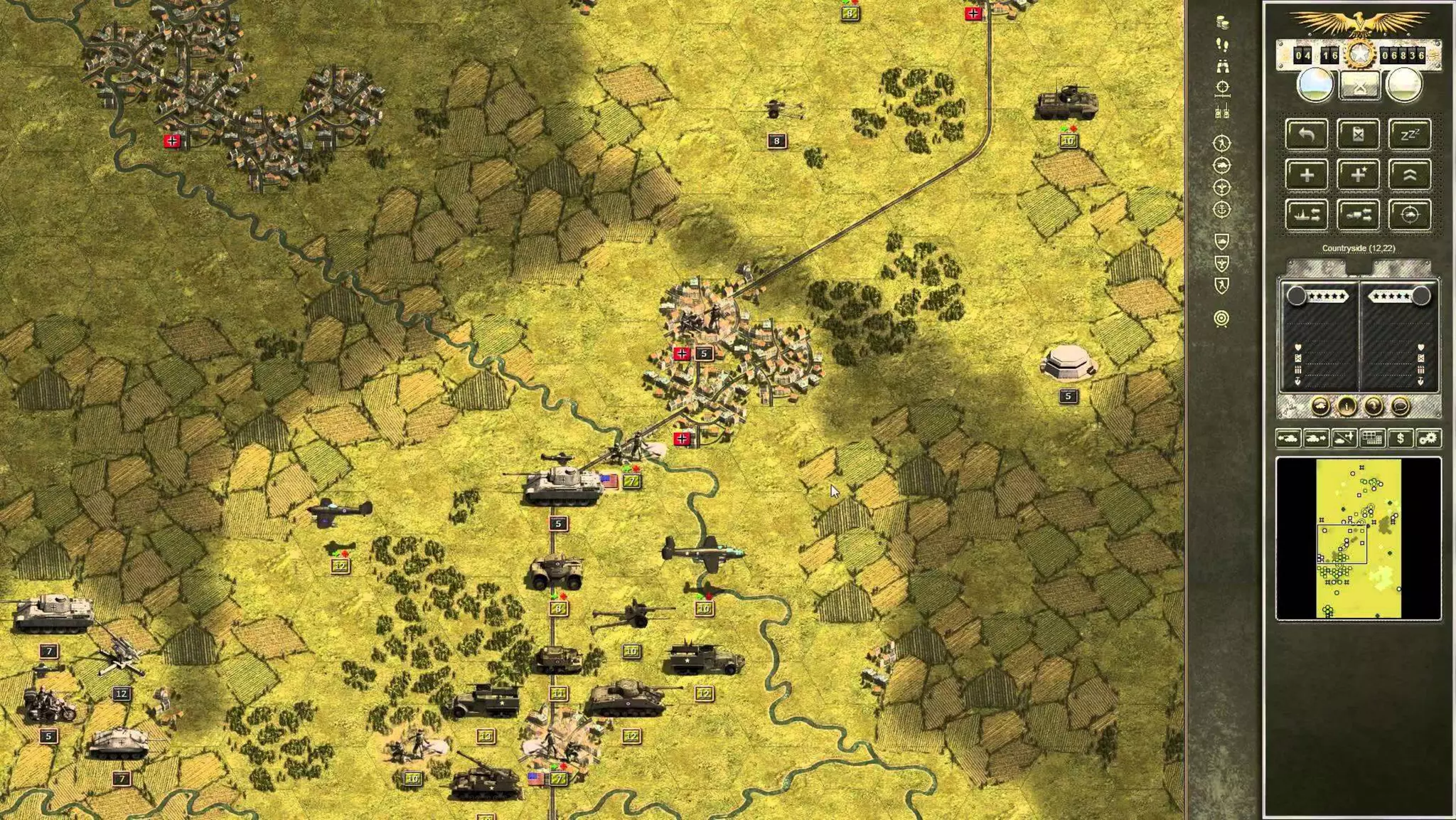End the turn with the hourglass button
The image size is (1456, 820).
1359,86
